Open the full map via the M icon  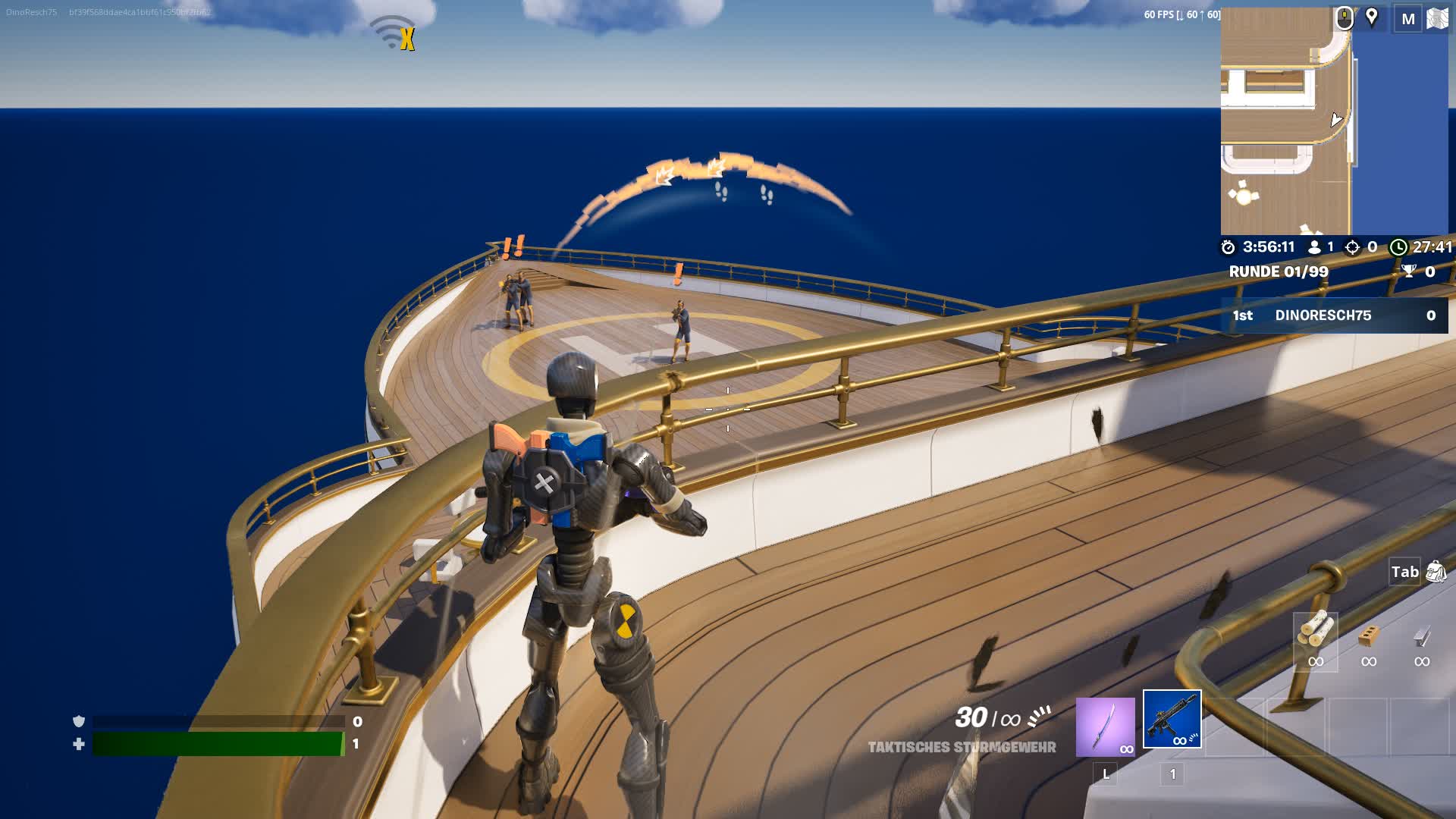tap(1408, 18)
